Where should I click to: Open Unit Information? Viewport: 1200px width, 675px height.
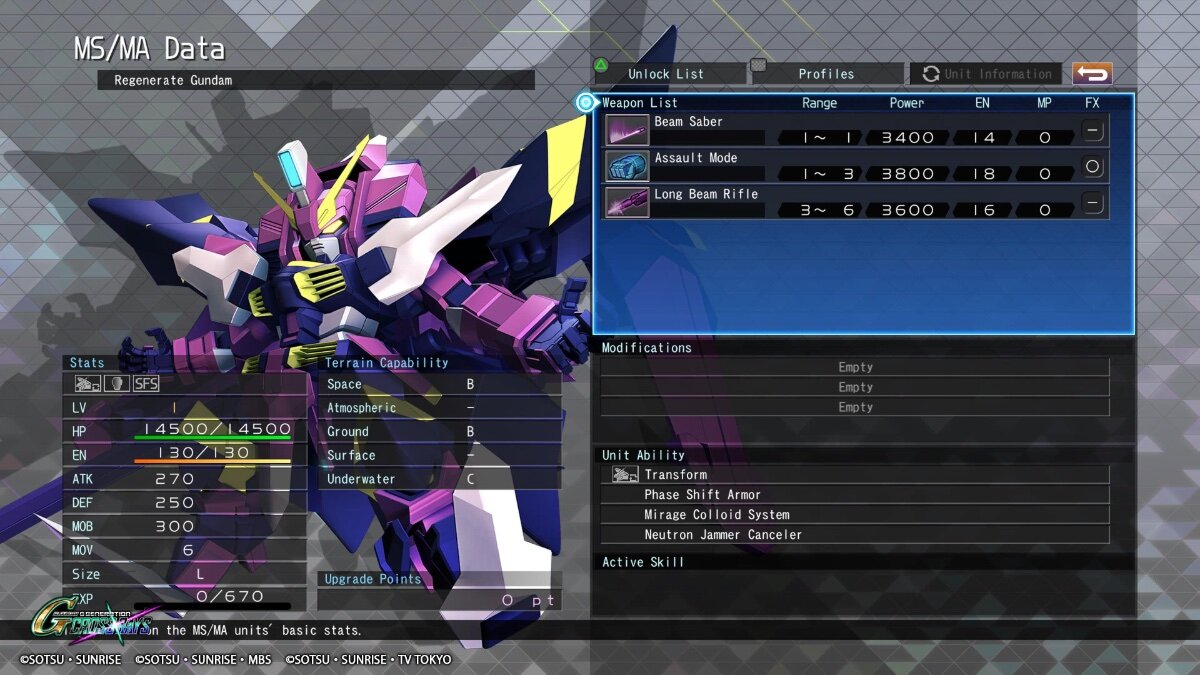(988, 74)
